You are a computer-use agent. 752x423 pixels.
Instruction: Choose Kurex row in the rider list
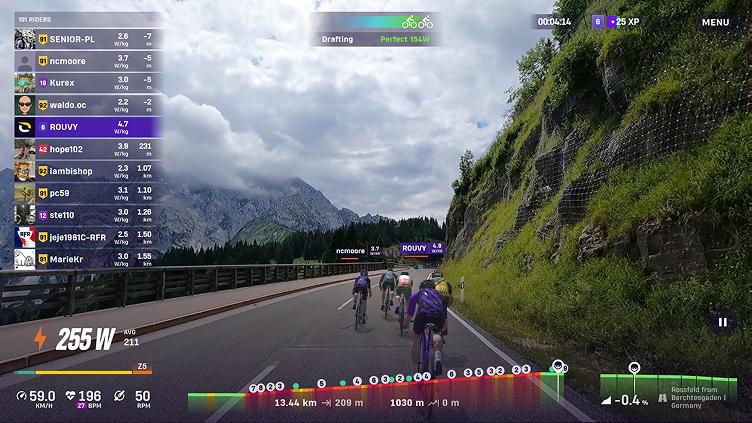[87, 83]
